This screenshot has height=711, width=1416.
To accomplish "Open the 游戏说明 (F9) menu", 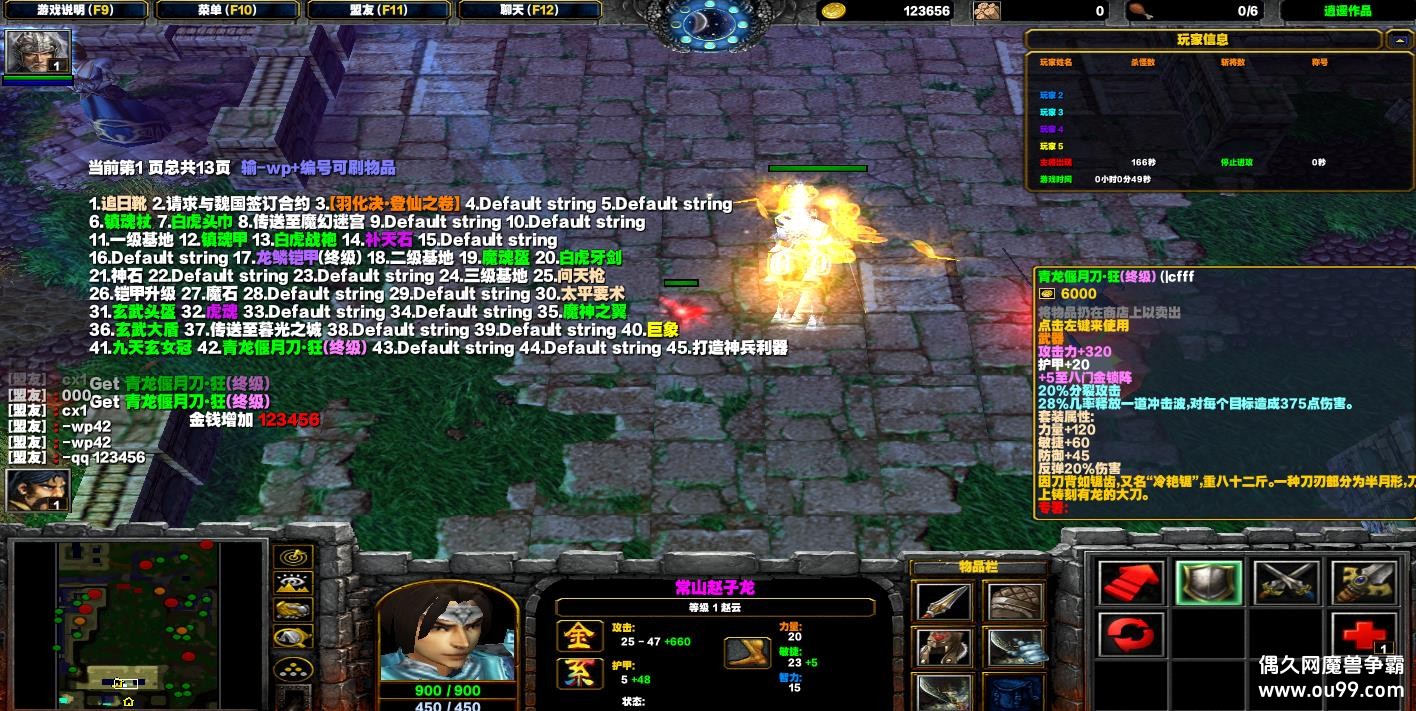I will (76, 10).
